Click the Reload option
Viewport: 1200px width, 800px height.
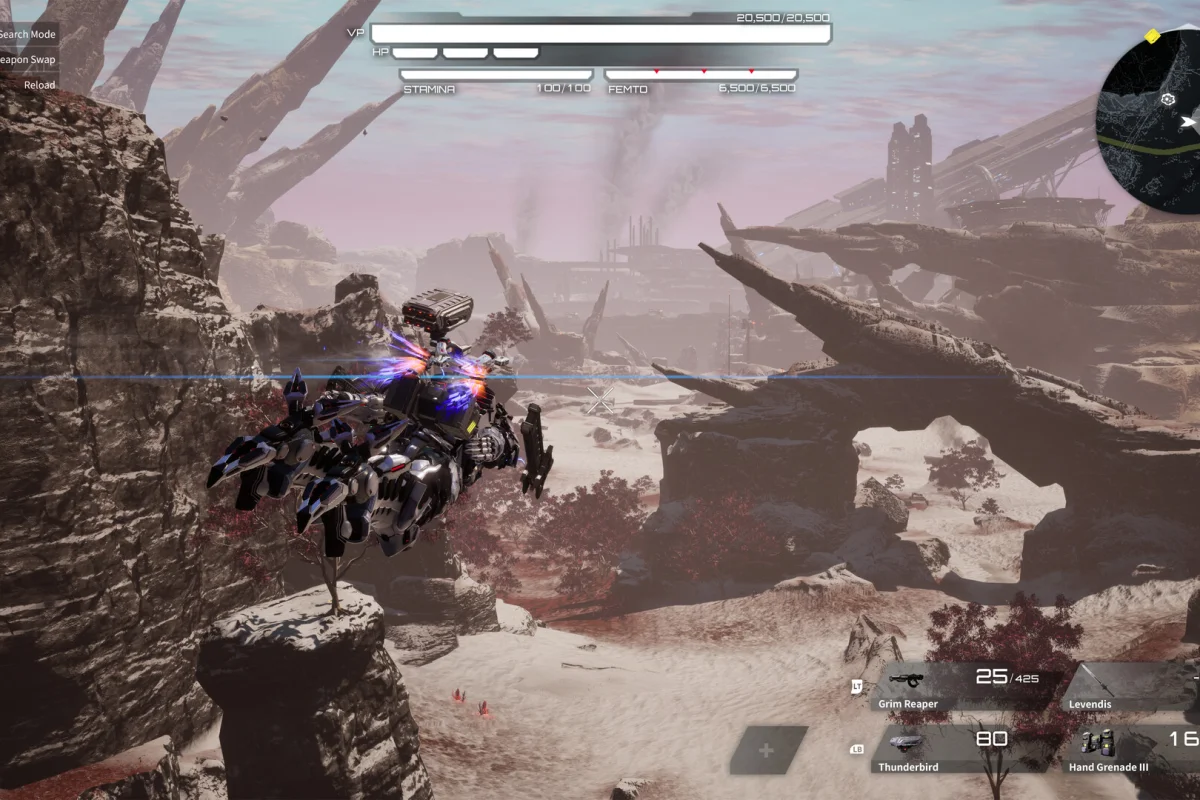point(40,85)
